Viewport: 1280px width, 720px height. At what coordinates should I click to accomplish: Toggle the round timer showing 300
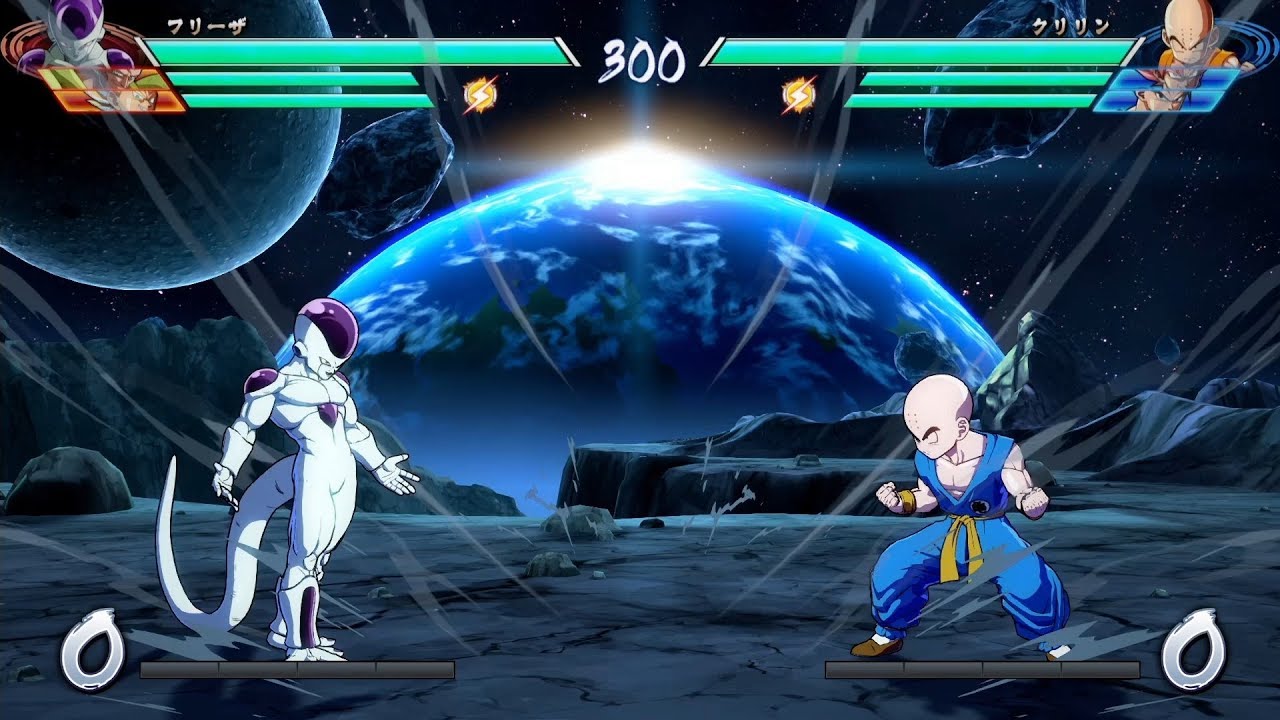tap(640, 60)
